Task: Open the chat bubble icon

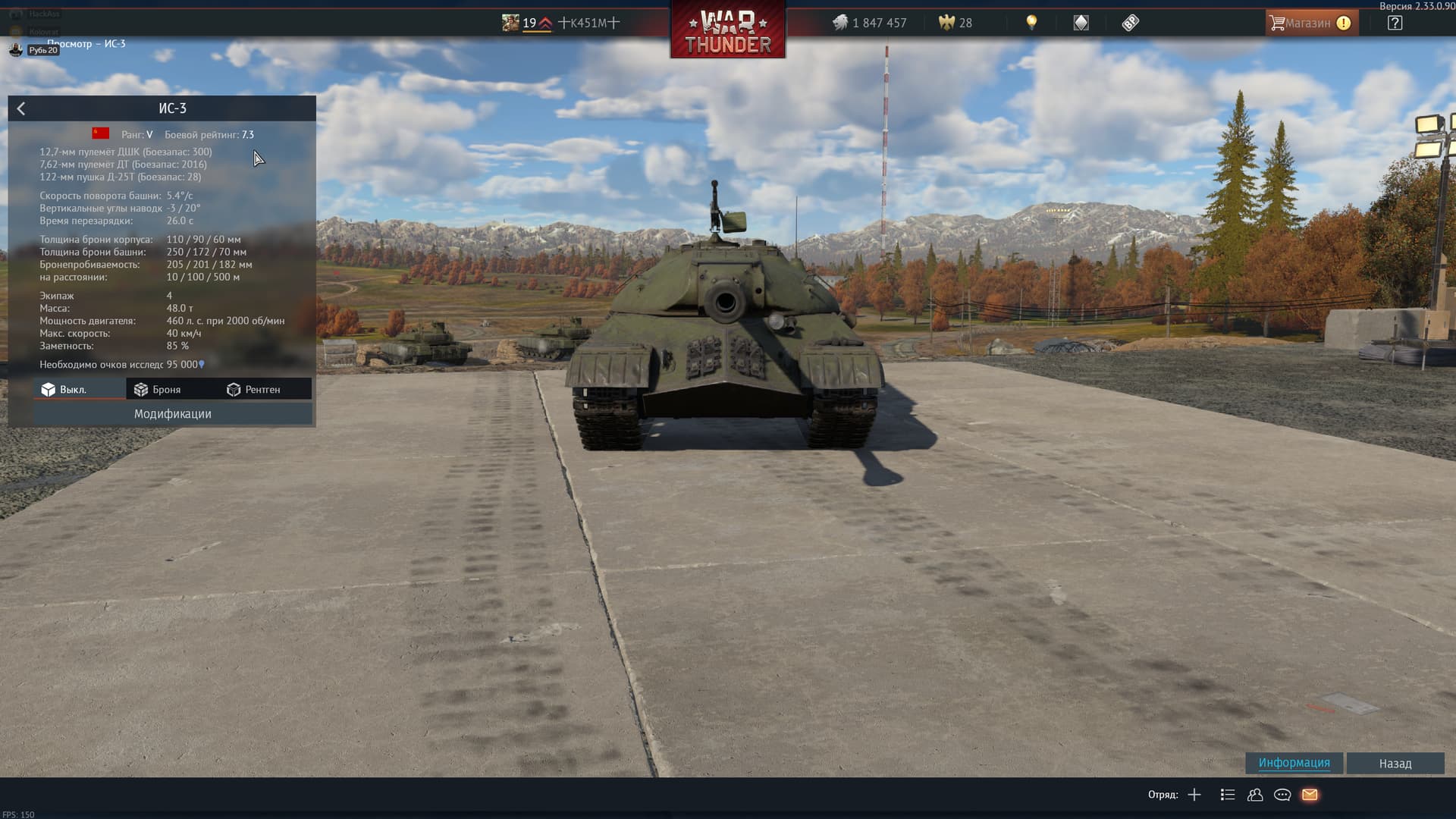Action: (1282, 795)
